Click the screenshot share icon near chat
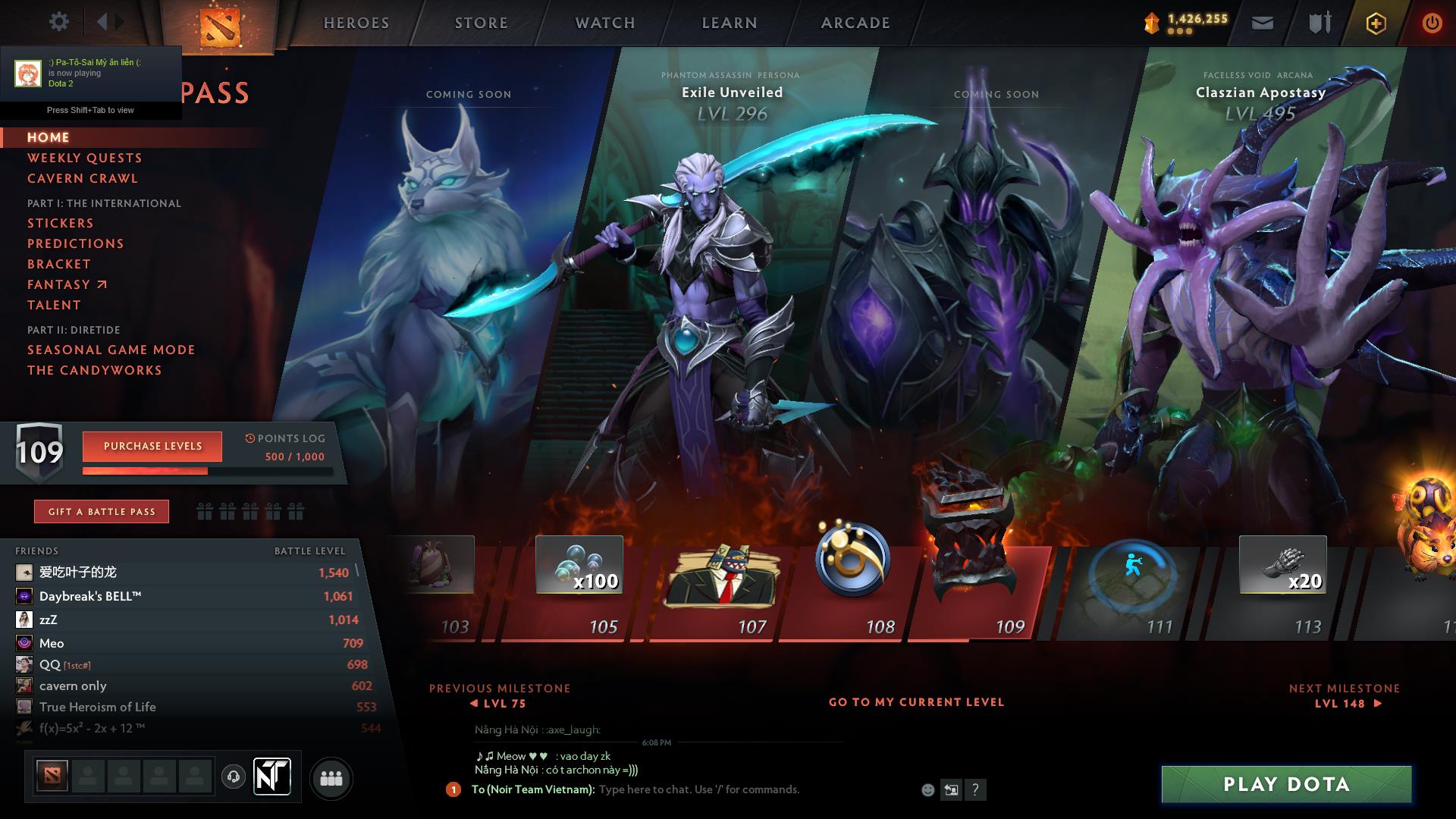This screenshot has height=819, width=1456. click(951, 789)
